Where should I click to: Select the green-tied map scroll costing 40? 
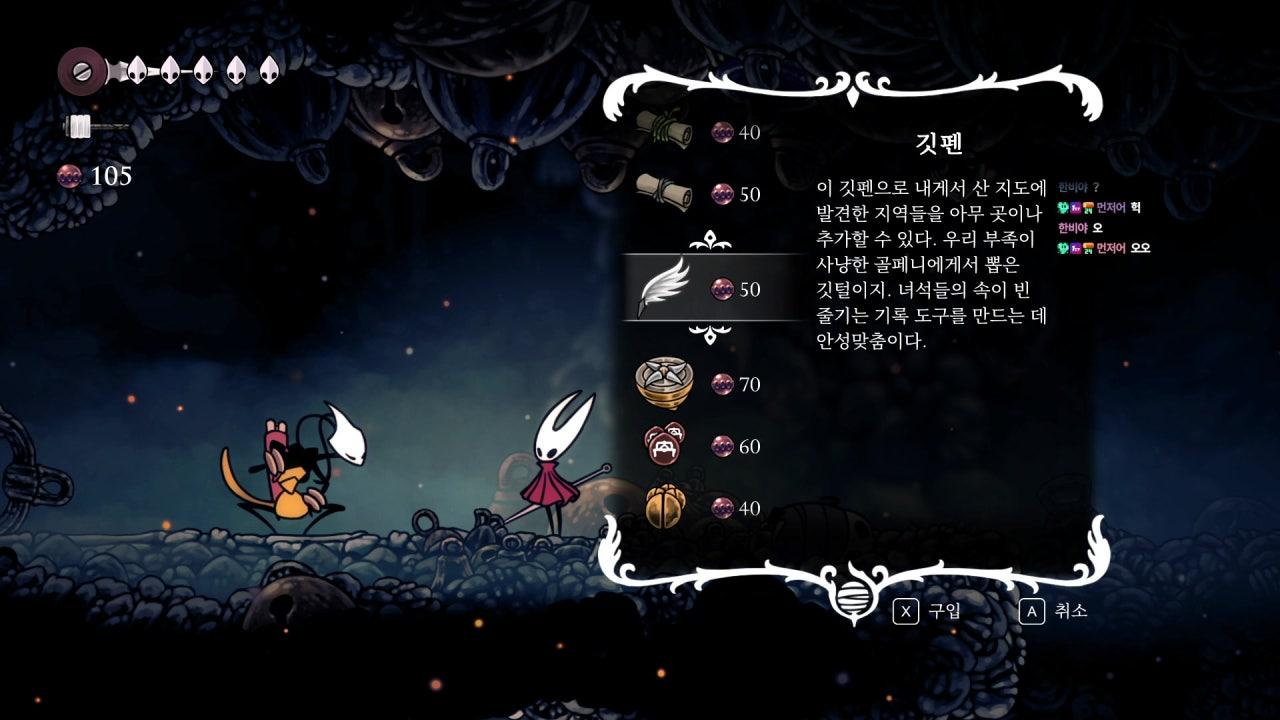[x=663, y=130]
